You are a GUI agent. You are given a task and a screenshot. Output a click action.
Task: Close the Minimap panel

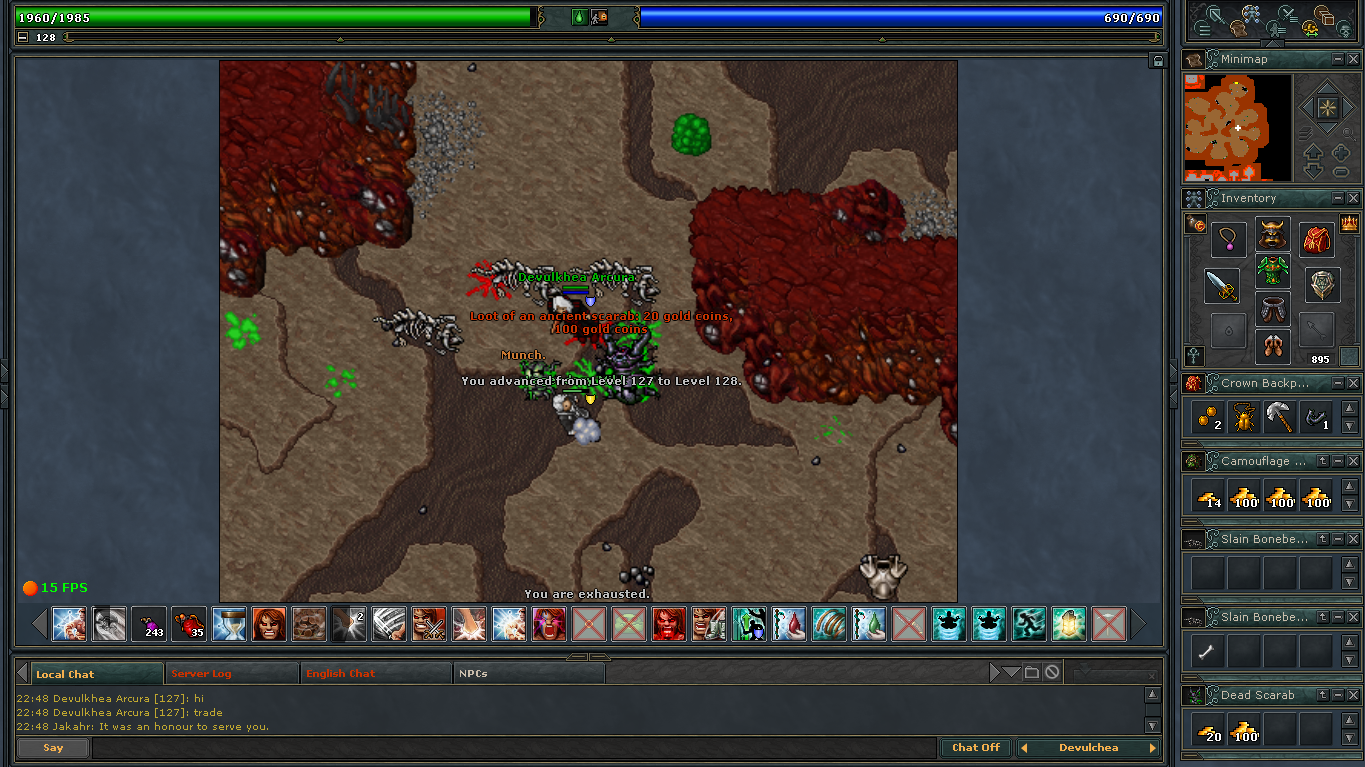pos(1353,60)
